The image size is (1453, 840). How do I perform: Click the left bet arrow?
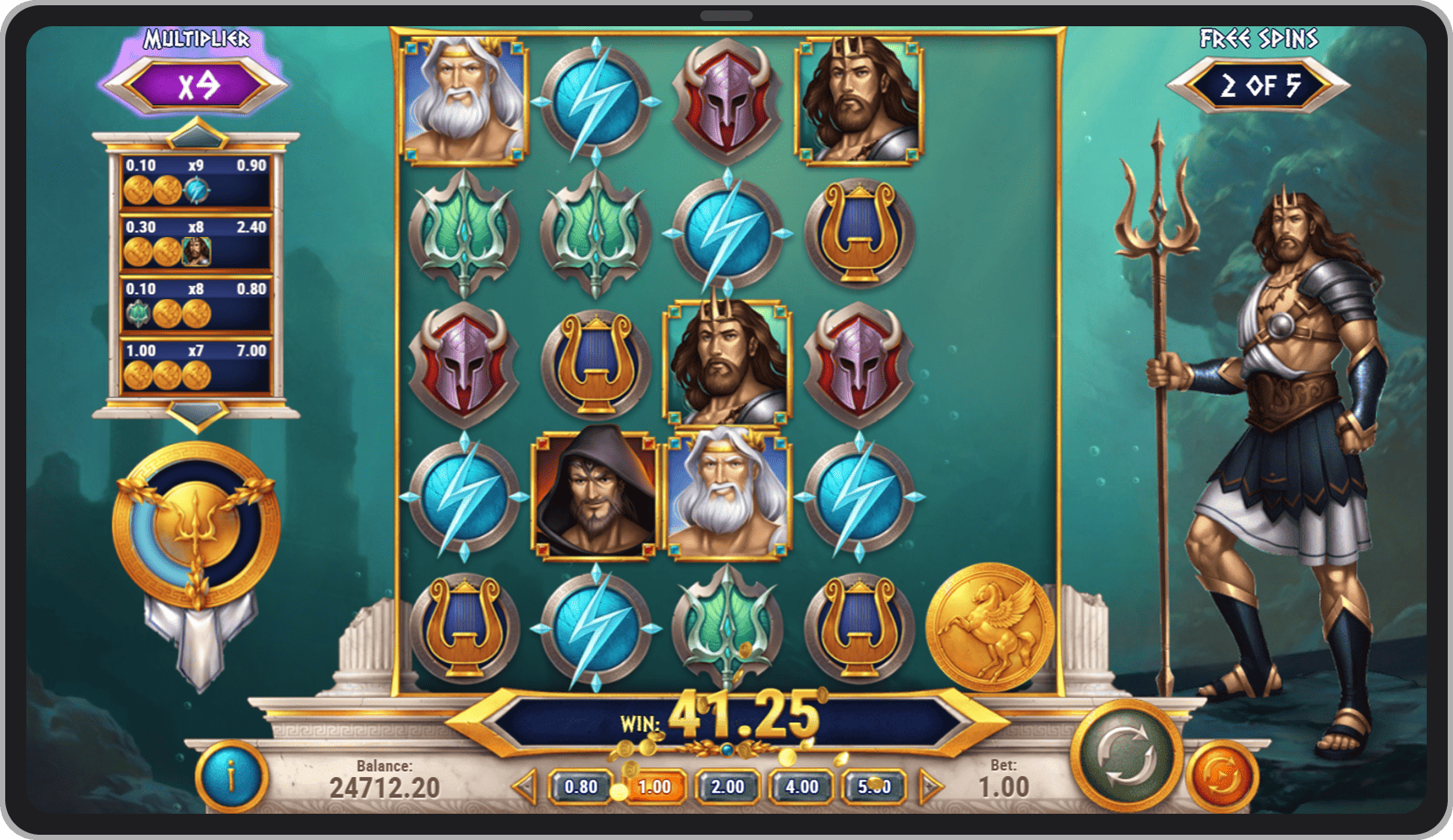click(525, 787)
